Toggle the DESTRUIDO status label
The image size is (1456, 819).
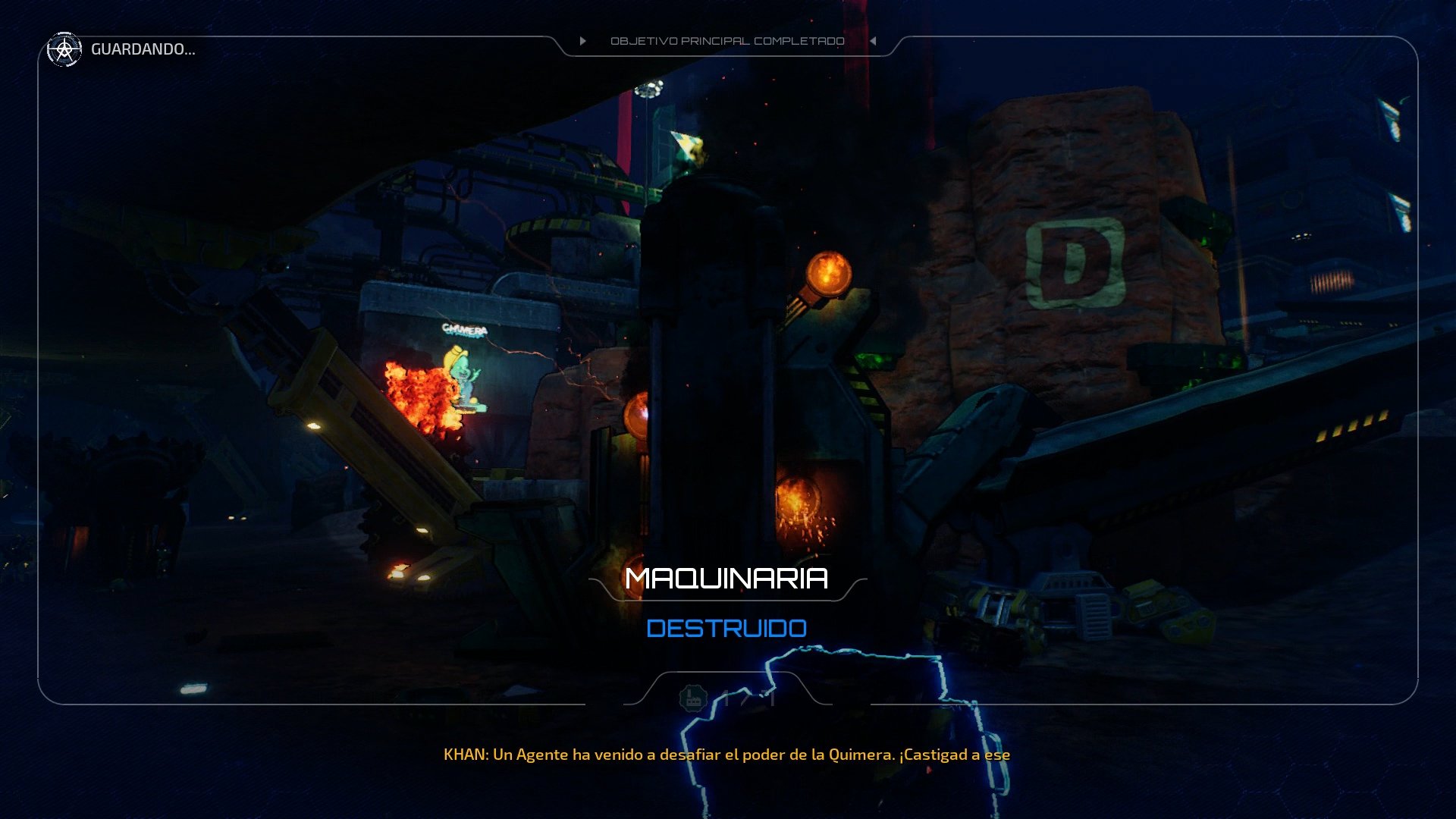[726, 629]
